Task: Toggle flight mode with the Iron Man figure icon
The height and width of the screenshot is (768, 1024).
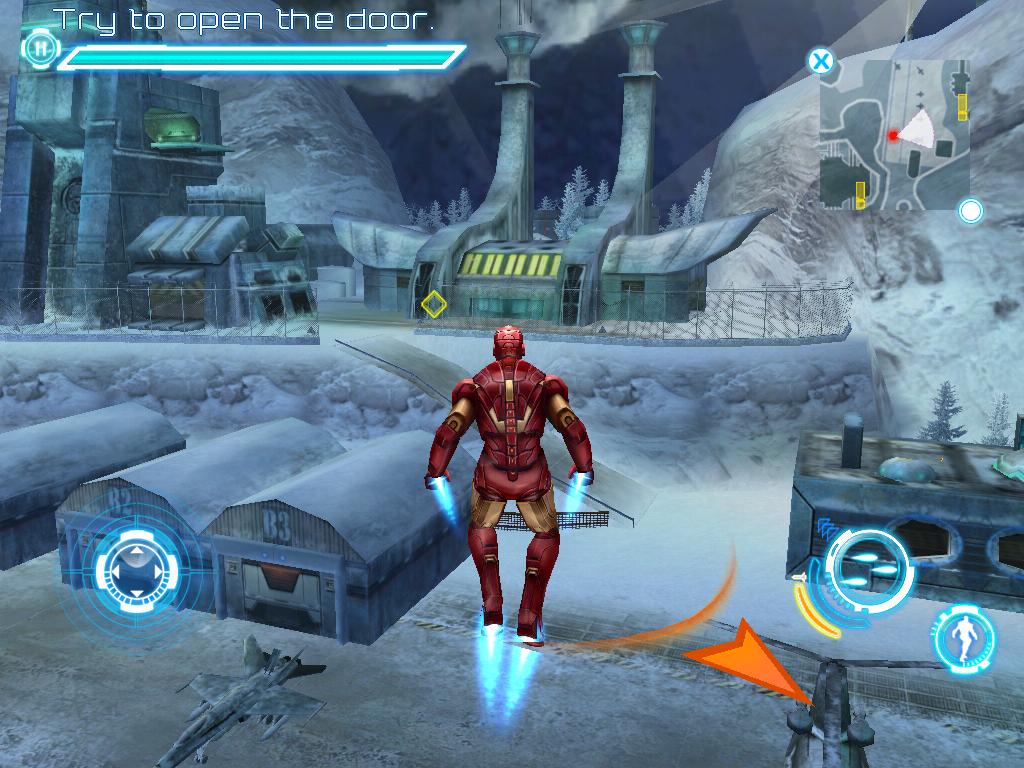Action: pos(964,638)
